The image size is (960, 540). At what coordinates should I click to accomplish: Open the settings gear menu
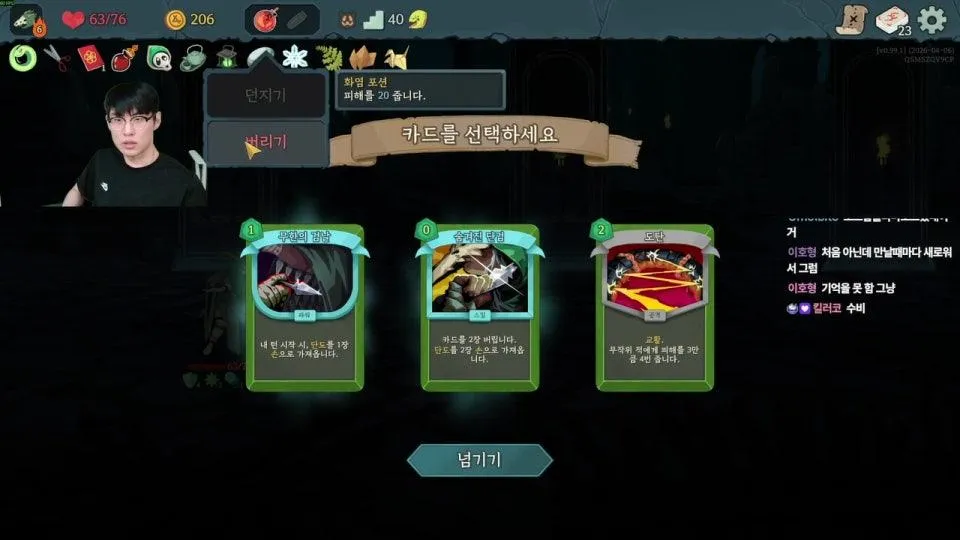point(932,19)
